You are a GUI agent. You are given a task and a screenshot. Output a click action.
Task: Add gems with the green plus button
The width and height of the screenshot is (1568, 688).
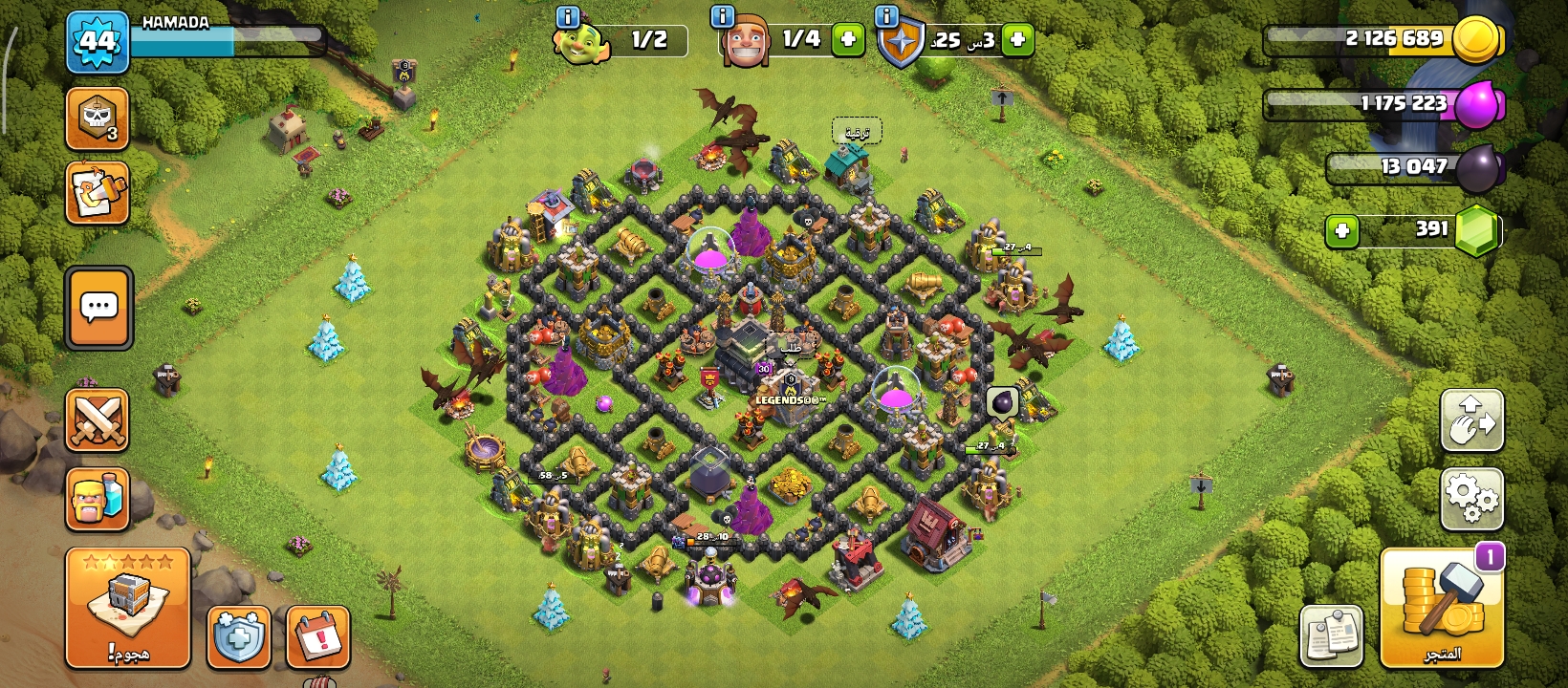(x=1342, y=230)
